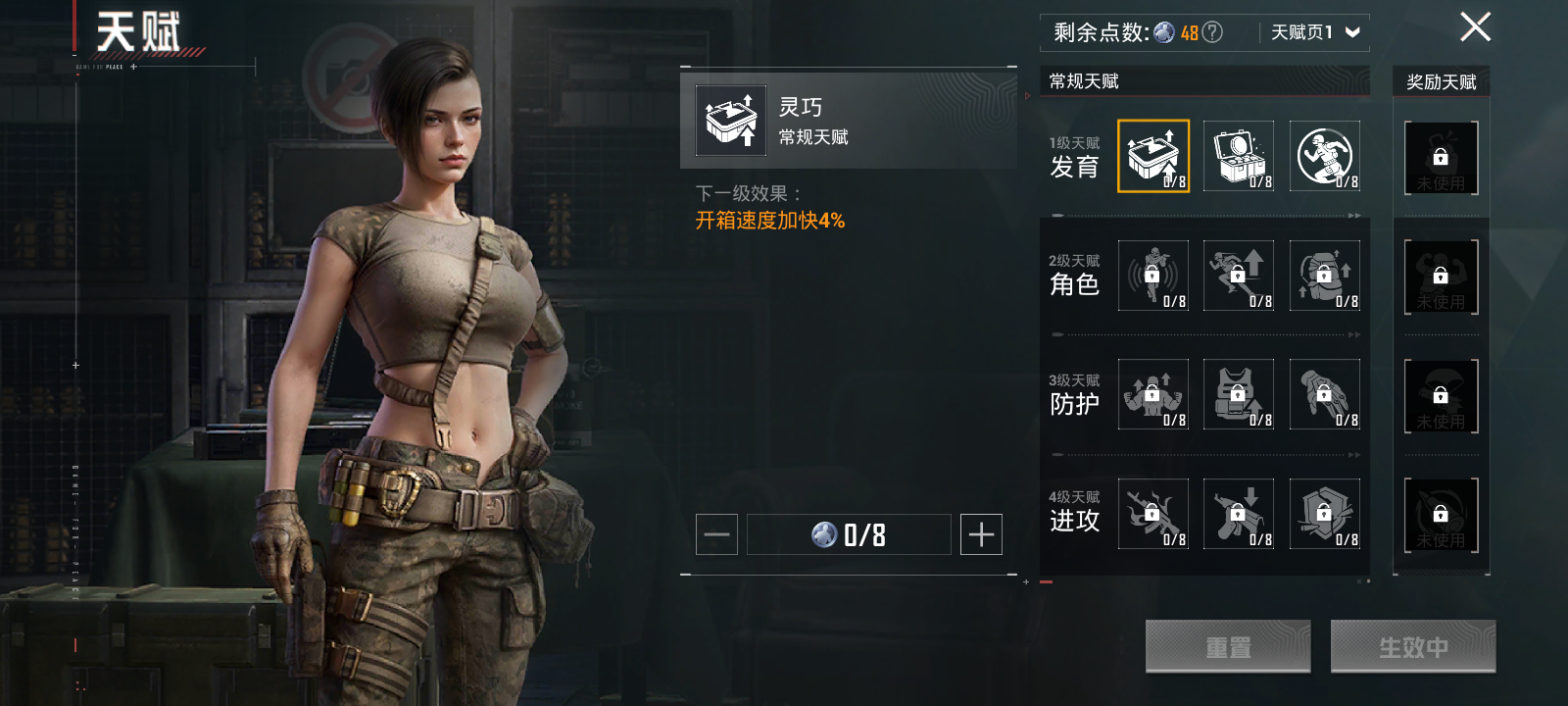Reset talents with the 重置 button

[x=1228, y=647]
